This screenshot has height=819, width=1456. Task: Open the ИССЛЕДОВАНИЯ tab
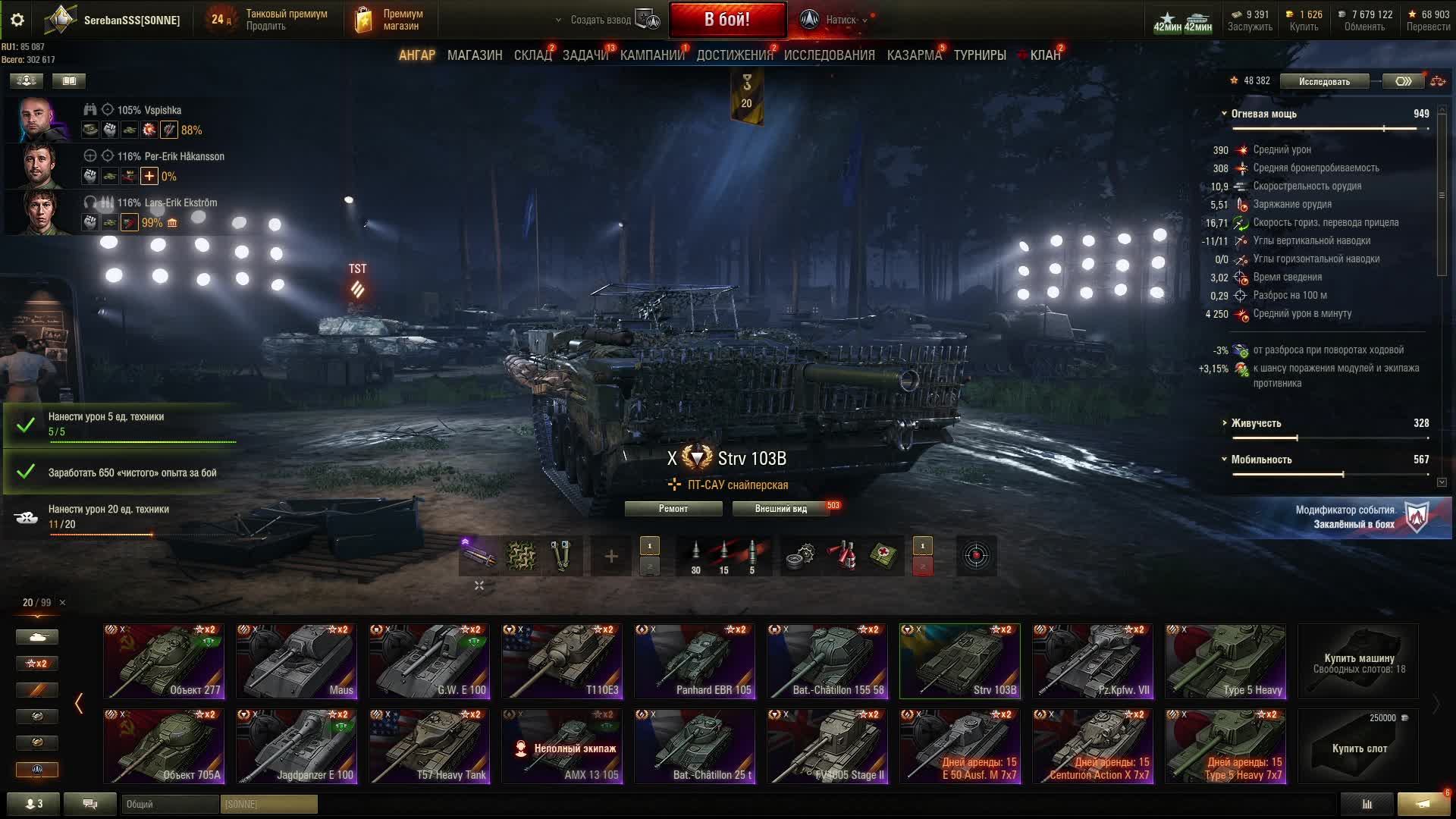829,55
